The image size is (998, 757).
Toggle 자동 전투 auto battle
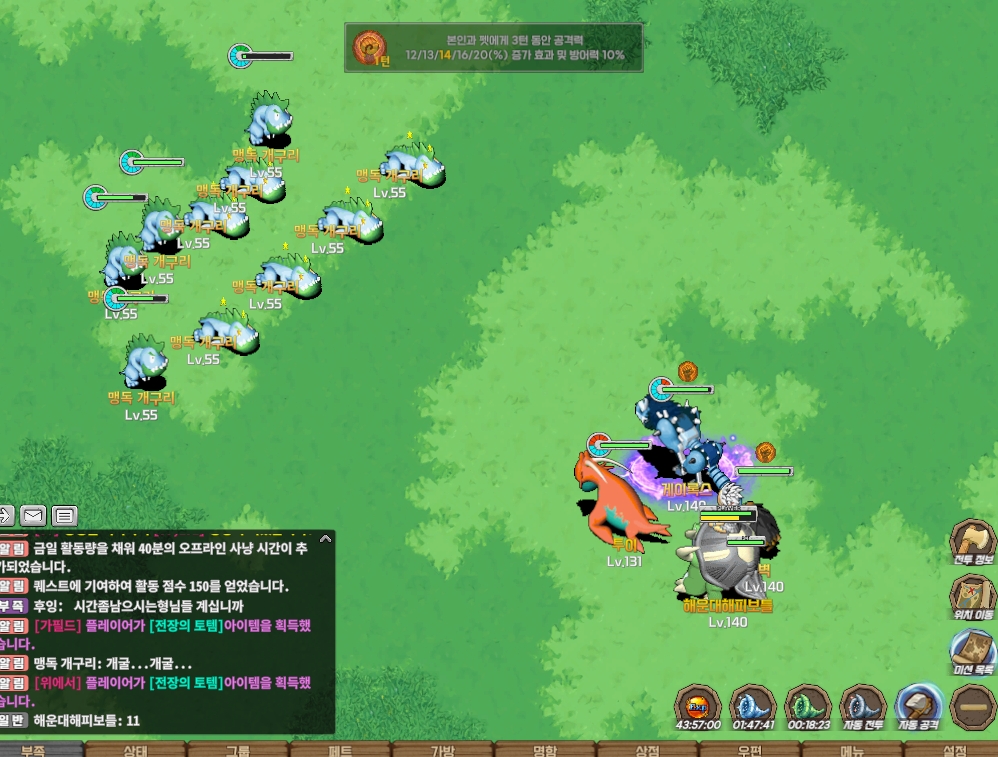[863, 706]
